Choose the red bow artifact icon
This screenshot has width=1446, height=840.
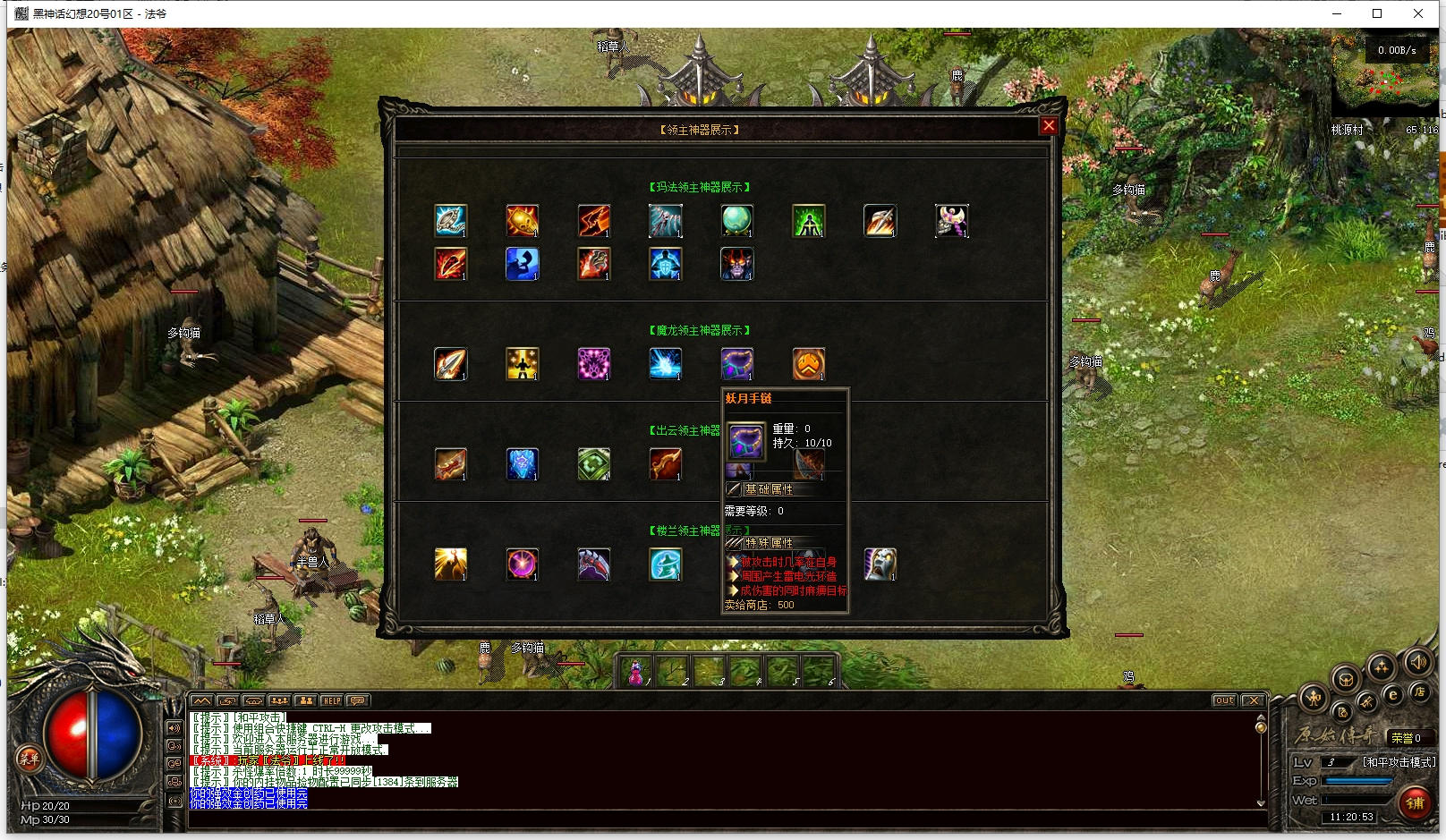coord(665,463)
